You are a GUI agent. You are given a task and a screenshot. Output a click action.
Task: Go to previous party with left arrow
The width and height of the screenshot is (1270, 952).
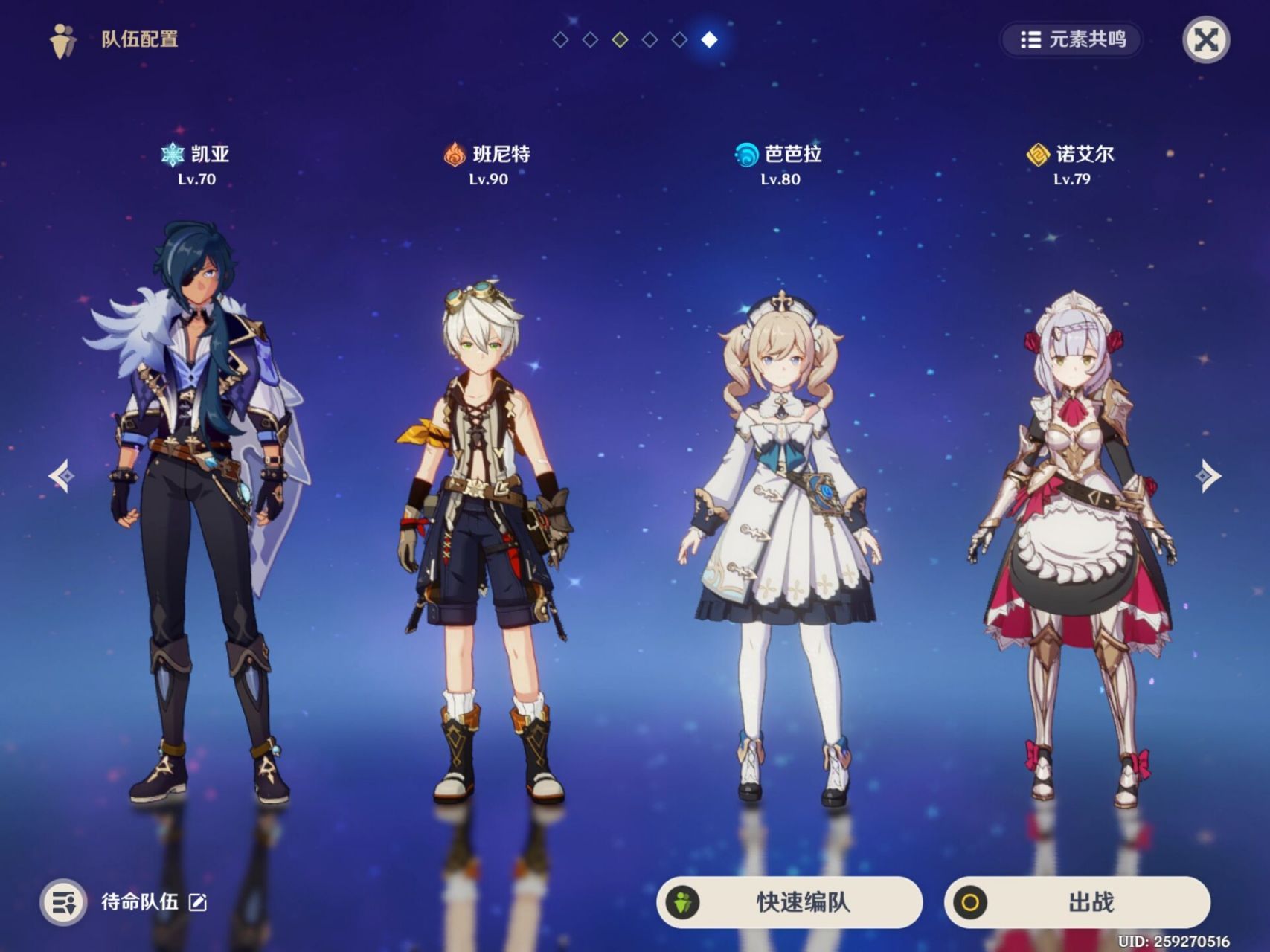(62, 475)
